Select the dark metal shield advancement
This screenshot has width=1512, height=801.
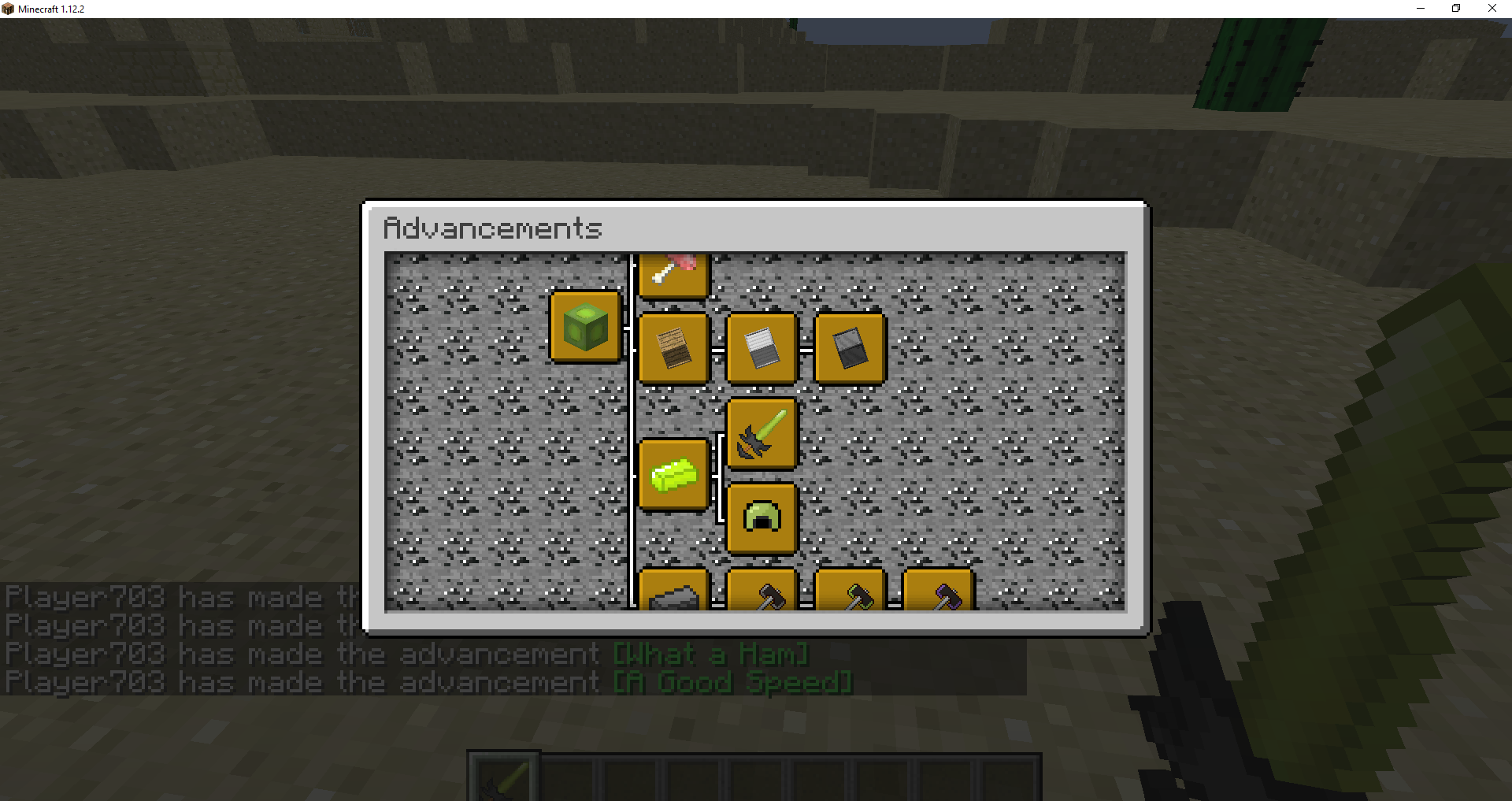pos(850,348)
